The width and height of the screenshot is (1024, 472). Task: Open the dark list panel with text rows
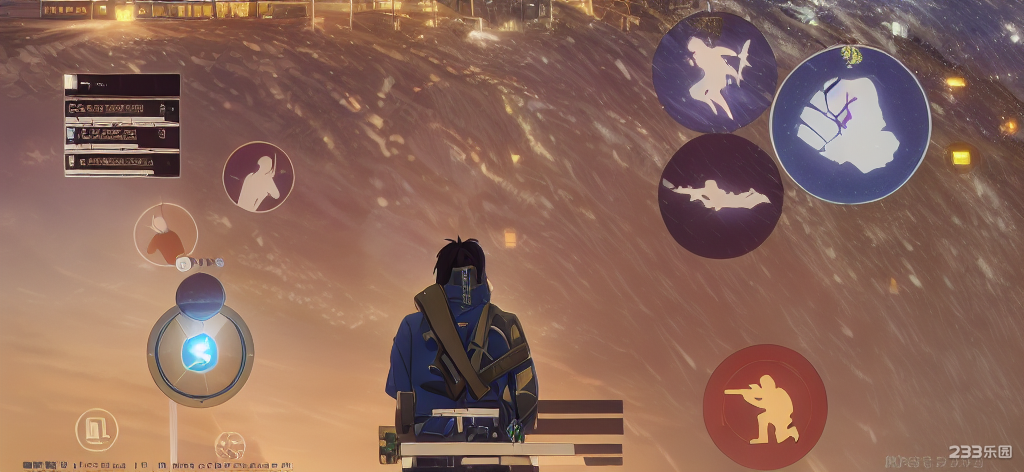click(x=122, y=125)
